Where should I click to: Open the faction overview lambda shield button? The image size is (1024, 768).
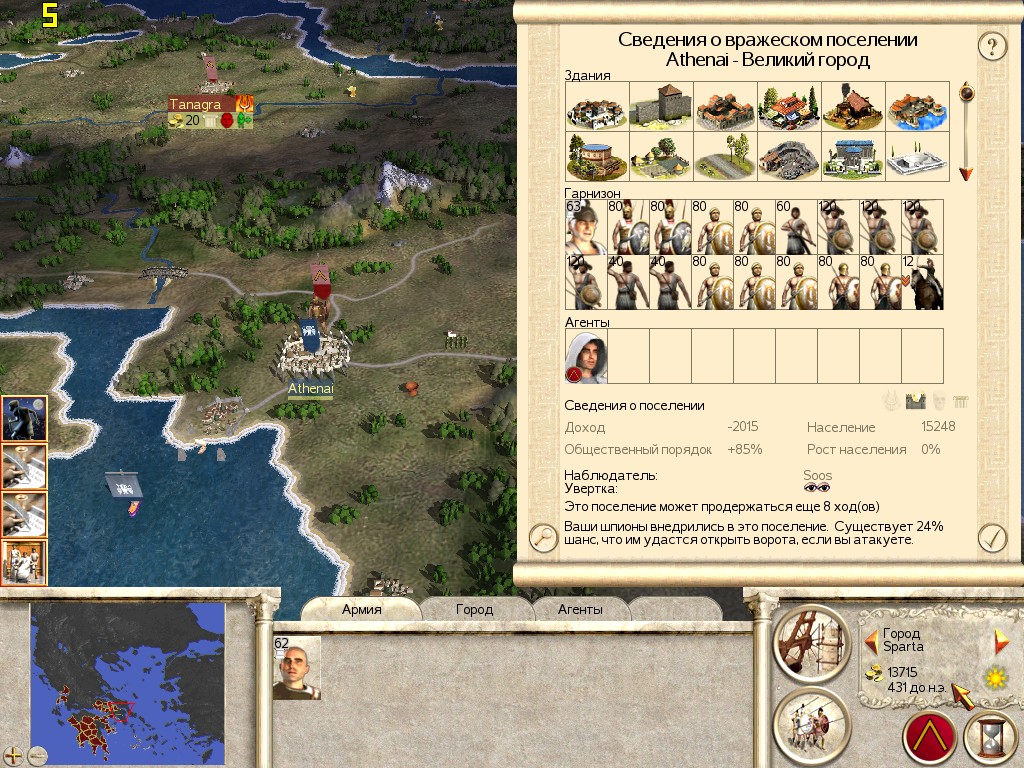(x=931, y=739)
